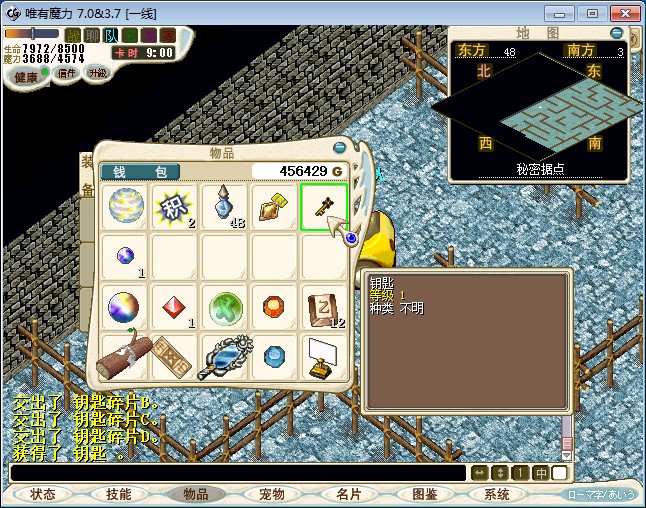Open the 状态 status menu
This screenshot has height=508, width=646.
[x=43, y=494]
